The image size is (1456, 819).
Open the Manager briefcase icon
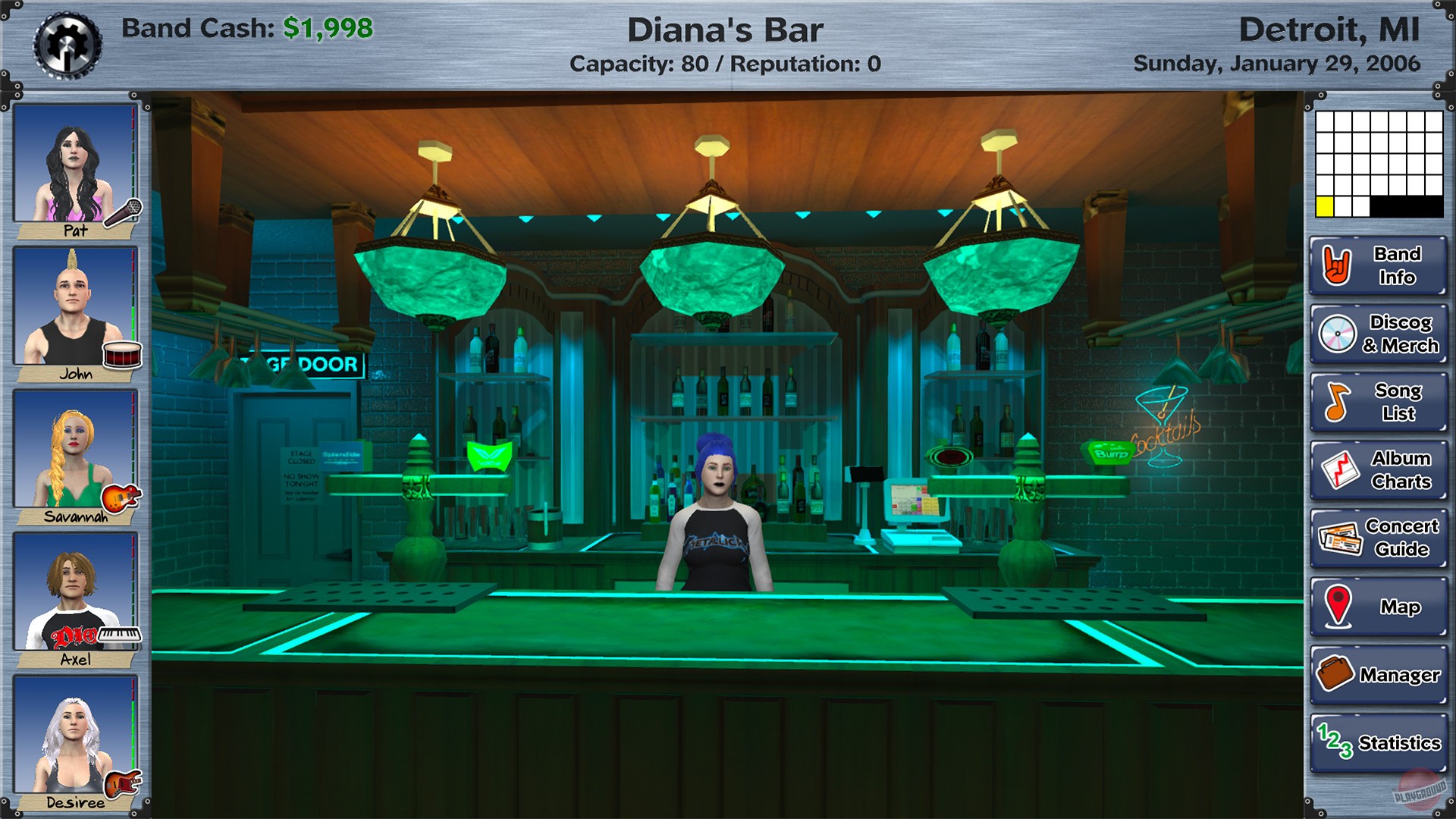pos(1337,672)
